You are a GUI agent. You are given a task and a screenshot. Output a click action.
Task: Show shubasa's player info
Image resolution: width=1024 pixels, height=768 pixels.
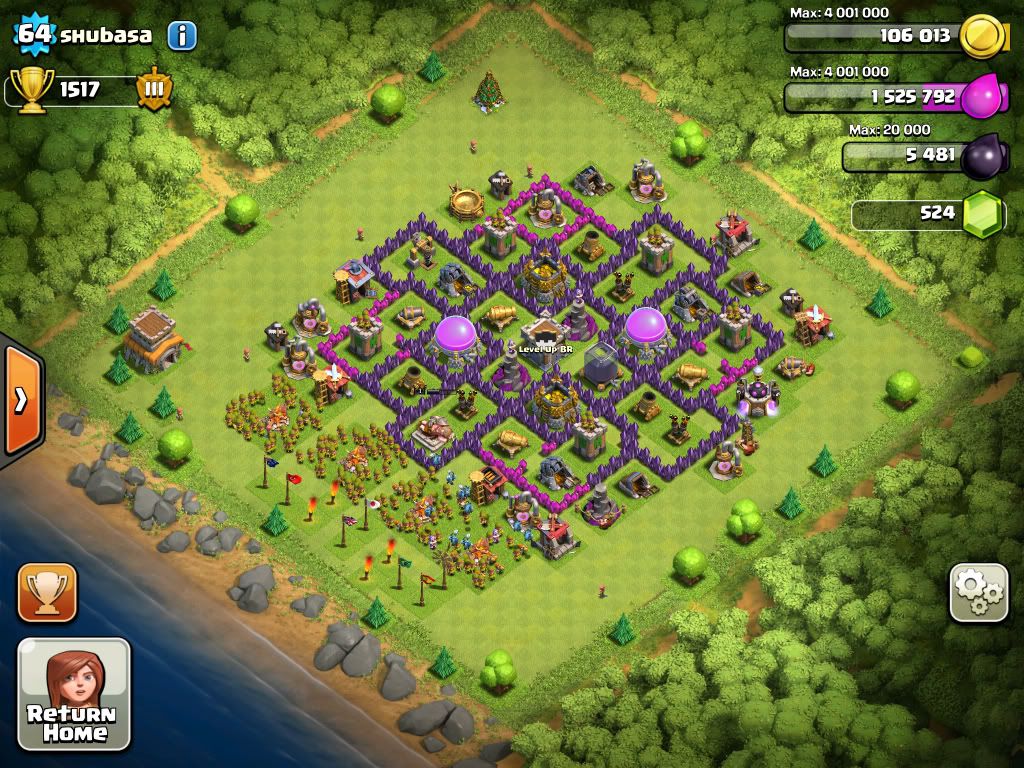pyautogui.click(x=182, y=36)
